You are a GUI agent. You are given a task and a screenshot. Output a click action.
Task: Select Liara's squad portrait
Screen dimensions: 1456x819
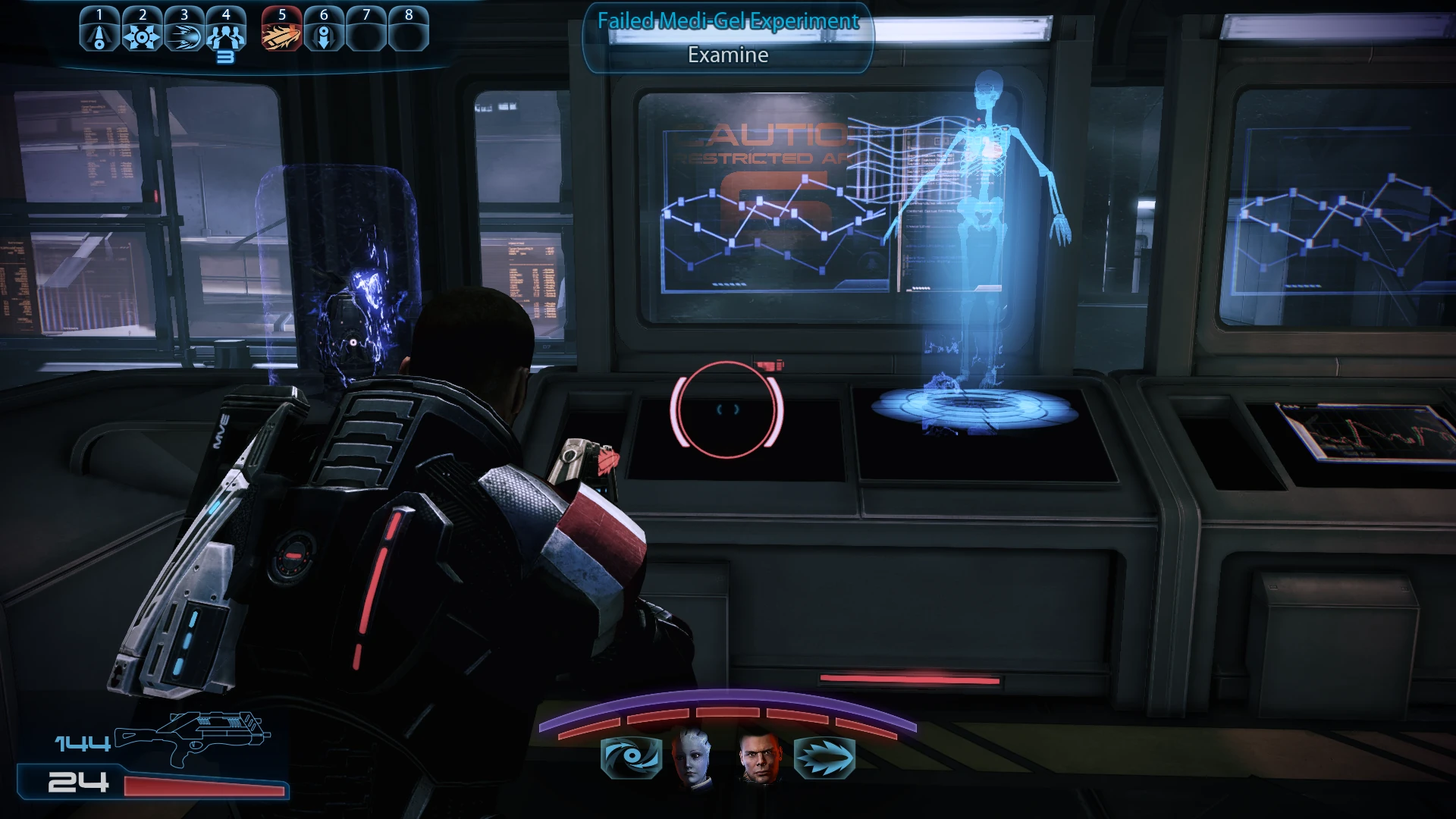tap(692, 757)
